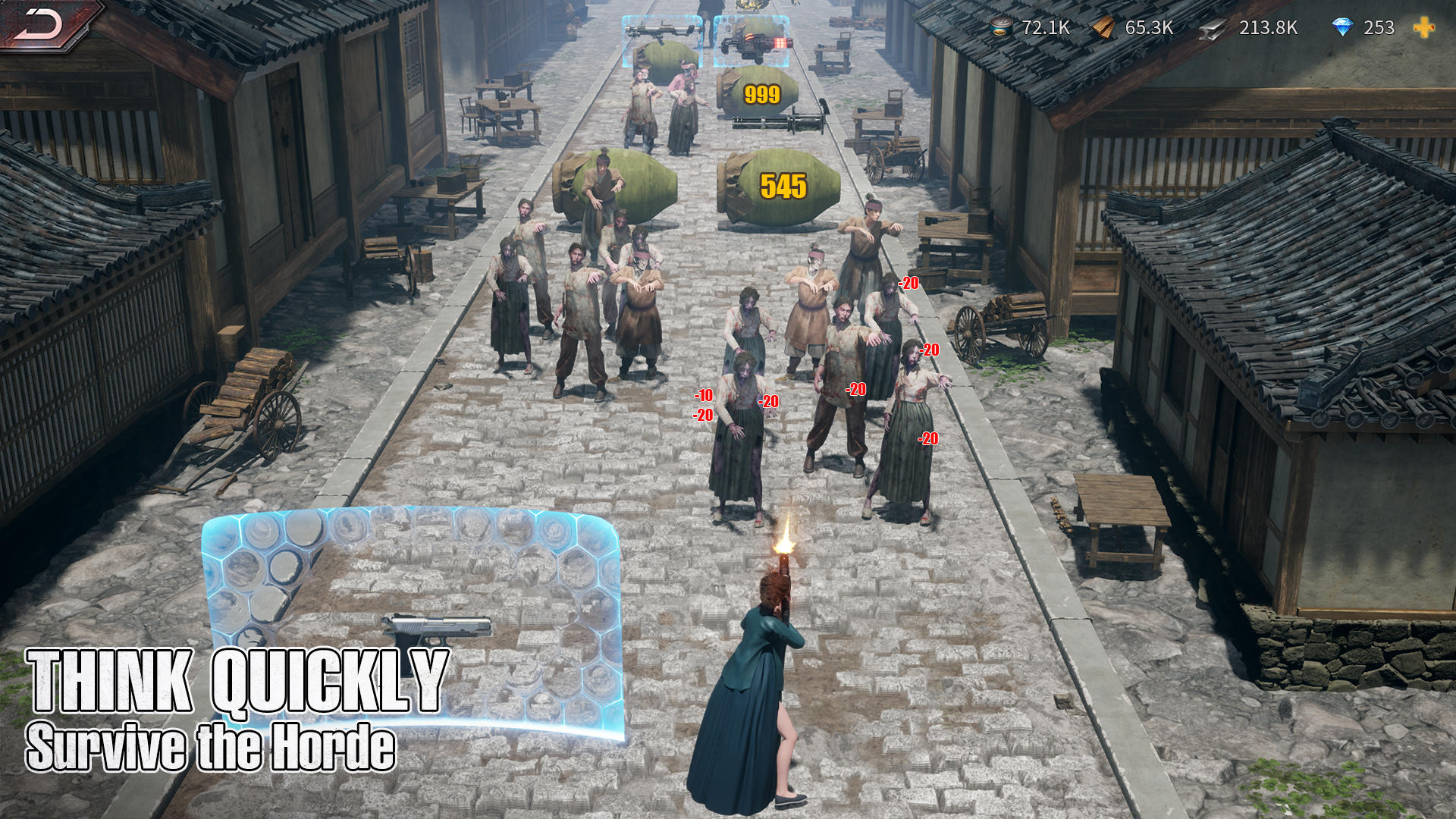Select the wood planks resource icon

1103,30
